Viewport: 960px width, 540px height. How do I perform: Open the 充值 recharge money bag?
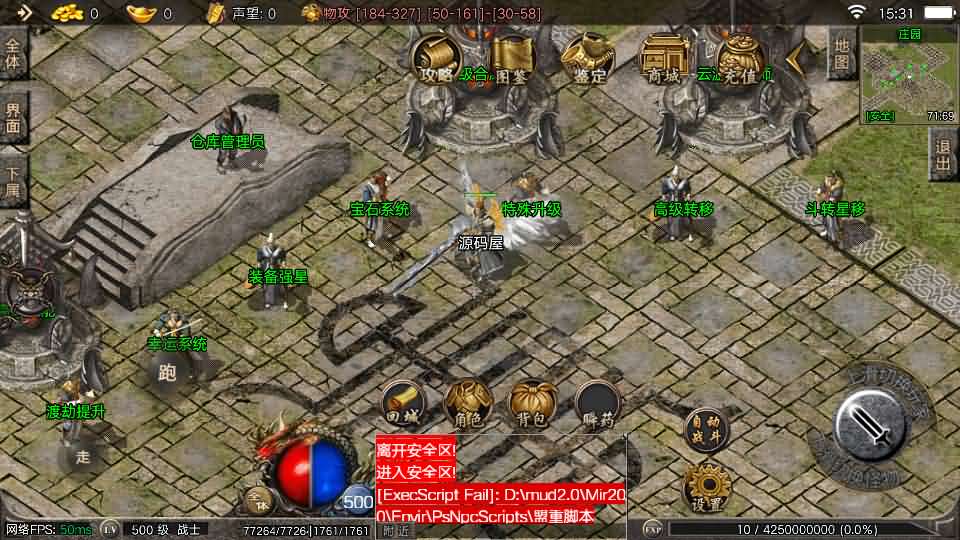tap(740, 59)
